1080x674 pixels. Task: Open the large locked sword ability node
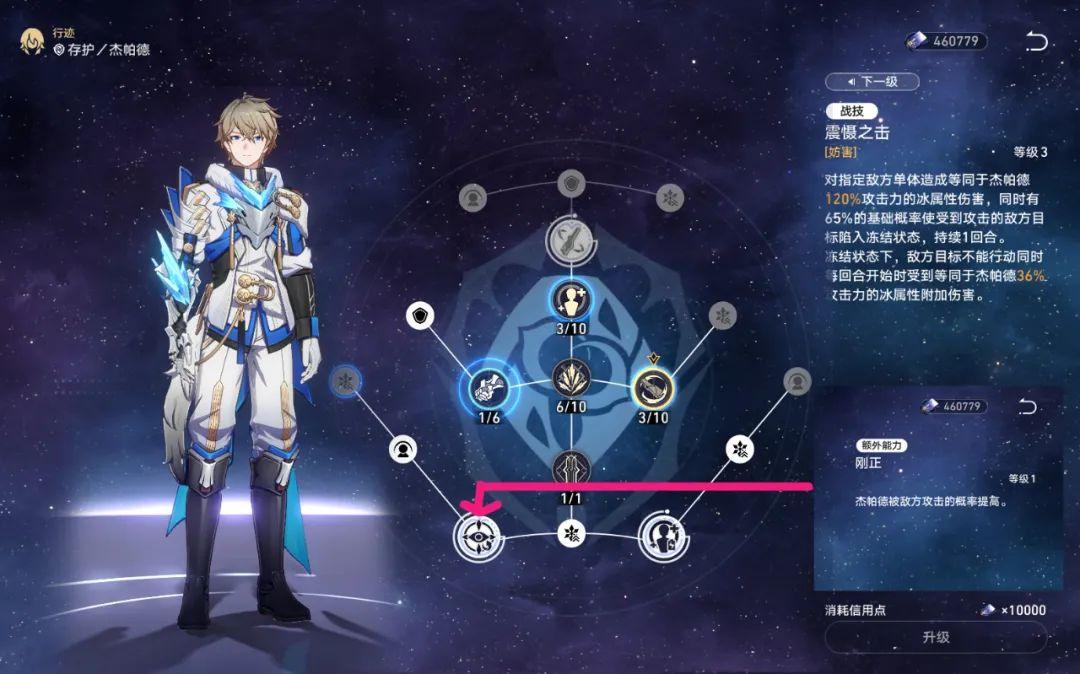click(571, 240)
